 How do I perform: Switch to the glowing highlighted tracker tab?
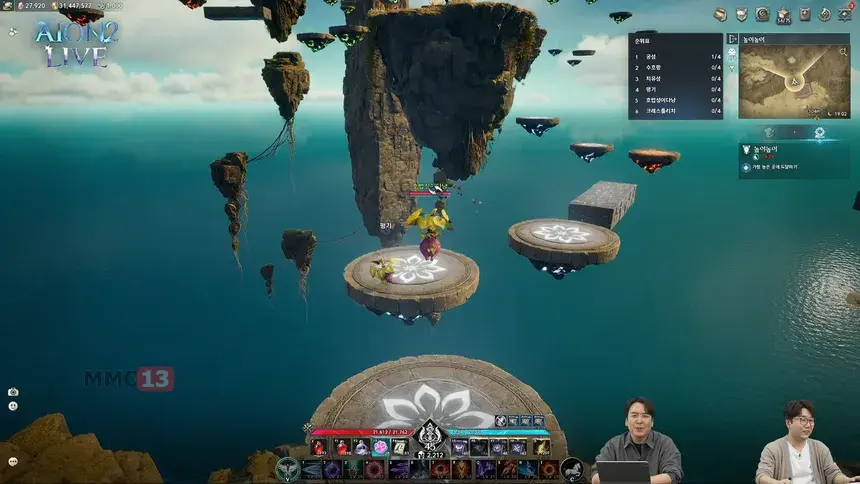(x=819, y=131)
